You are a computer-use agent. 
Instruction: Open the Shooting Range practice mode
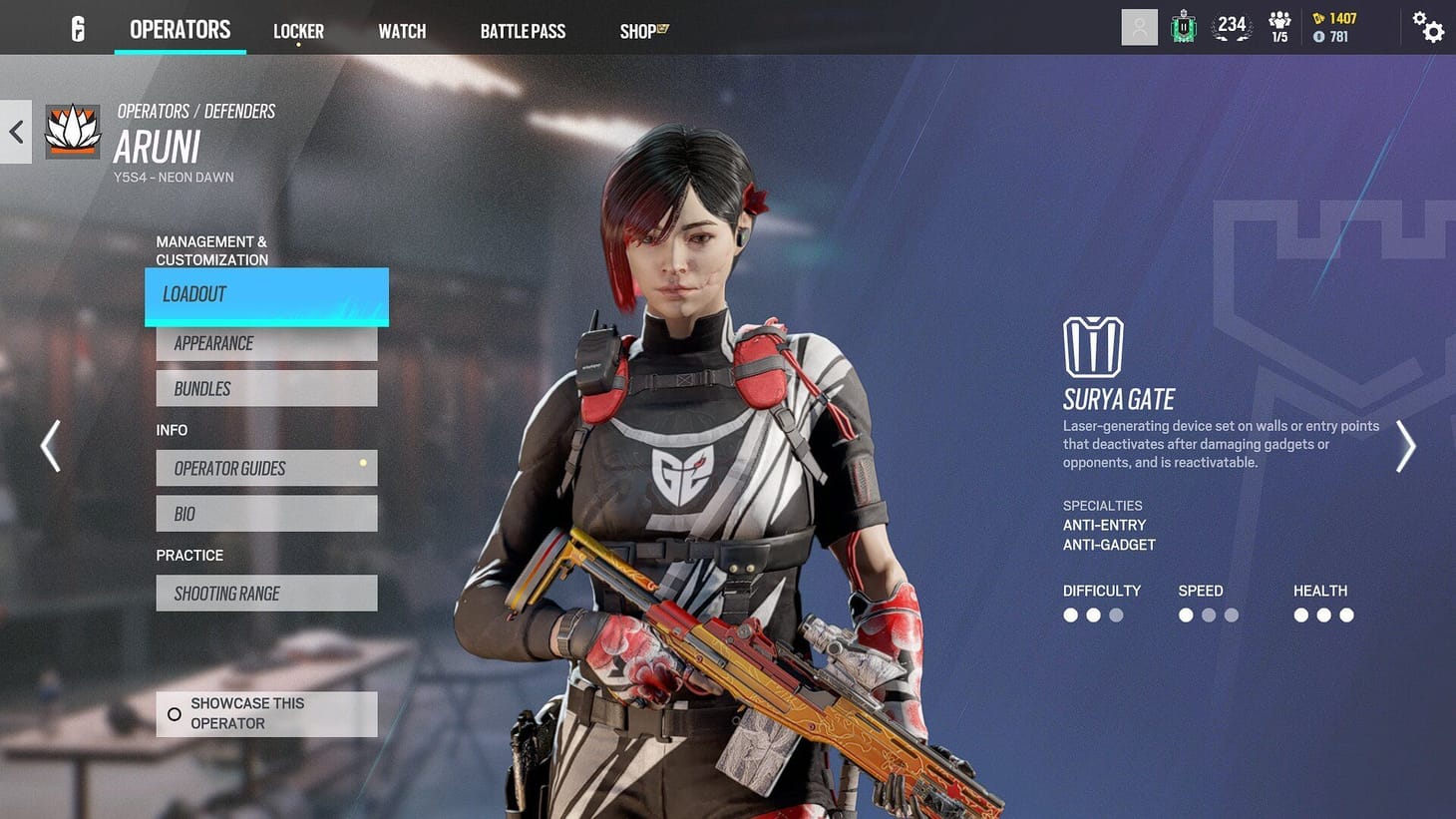point(265,593)
